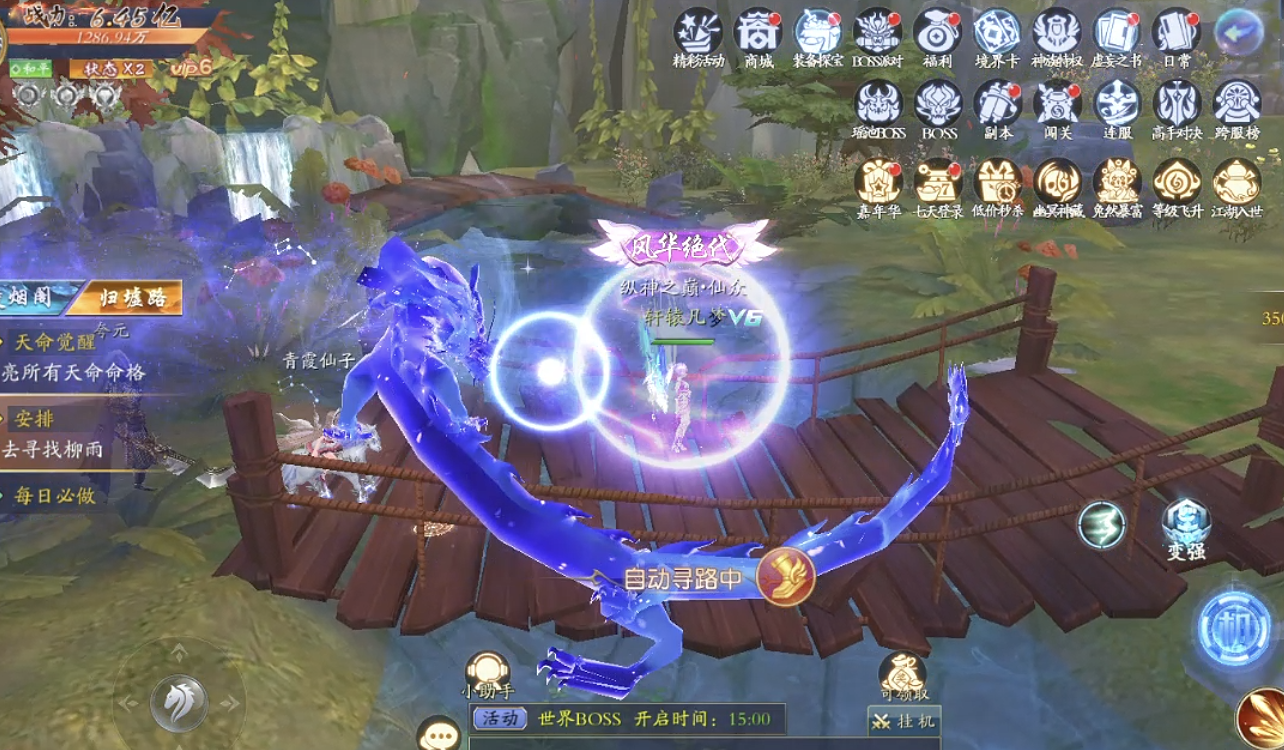Open the 商城 shop icon
This screenshot has width=1284, height=750.
pyautogui.click(x=757, y=33)
